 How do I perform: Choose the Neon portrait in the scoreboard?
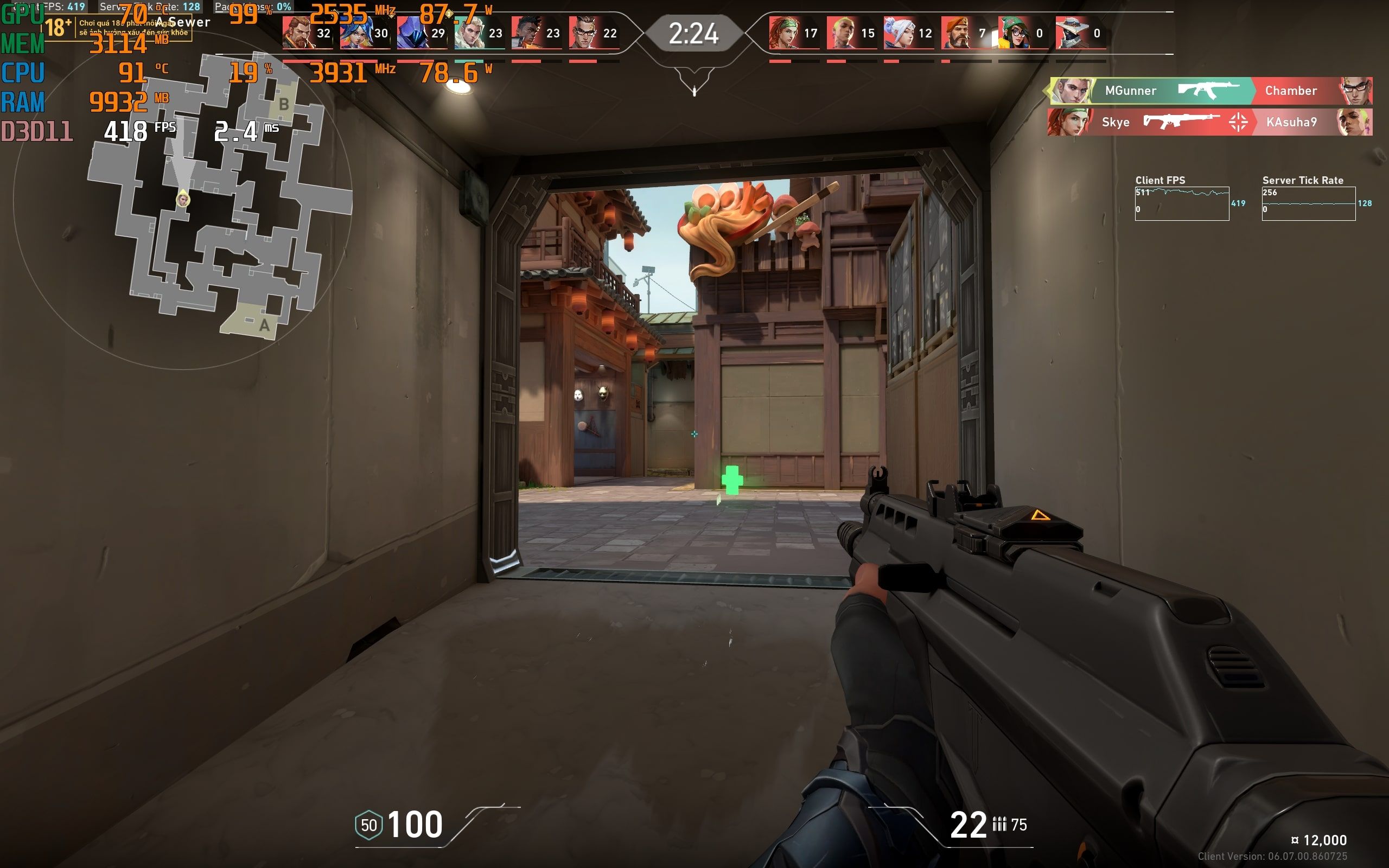coord(355,33)
